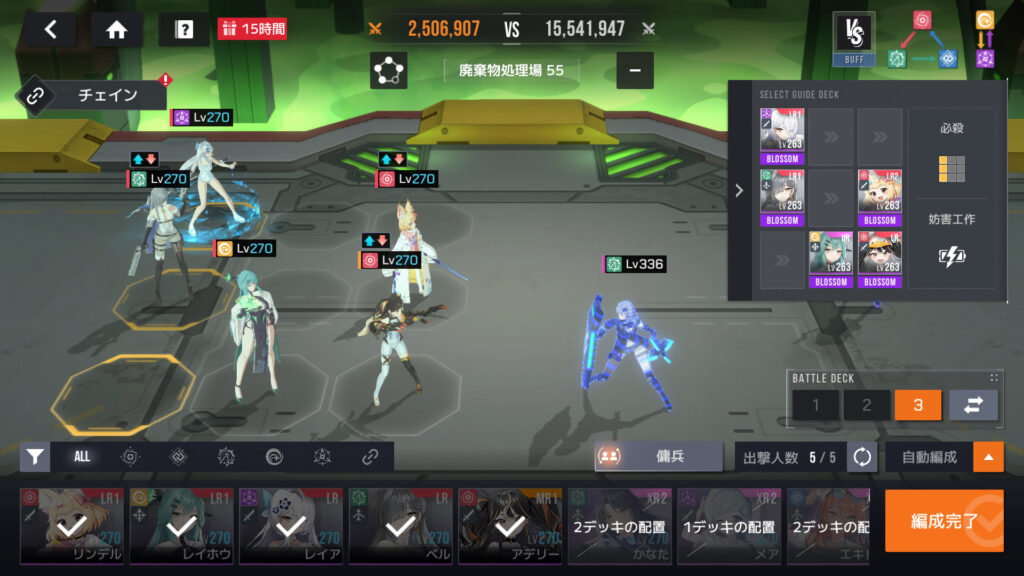This screenshot has width=1024, height=576.
Task: Switch to battle deck 2
Action: pos(867,405)
